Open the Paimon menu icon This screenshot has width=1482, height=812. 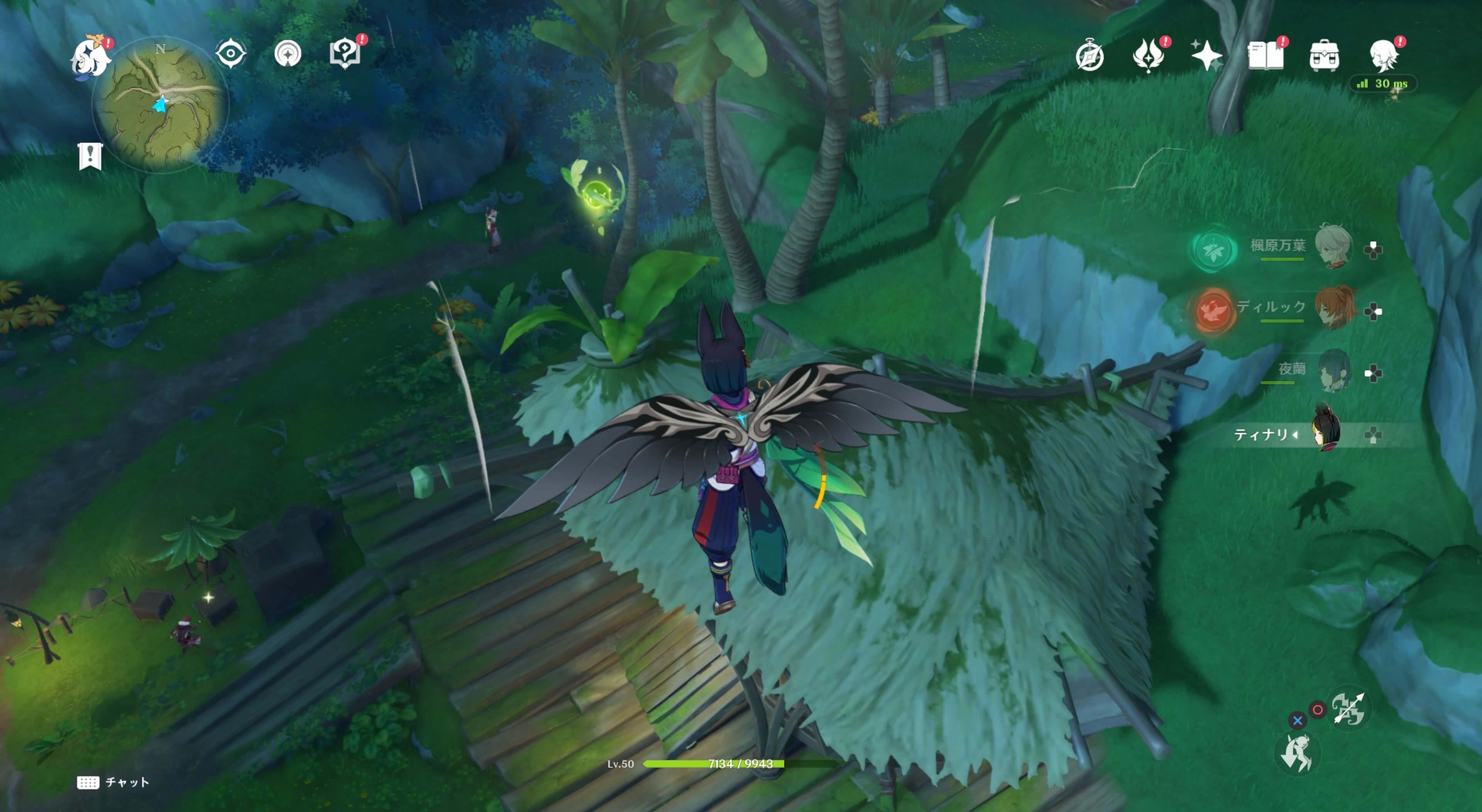pyautogui.click(x=90, y=56)
